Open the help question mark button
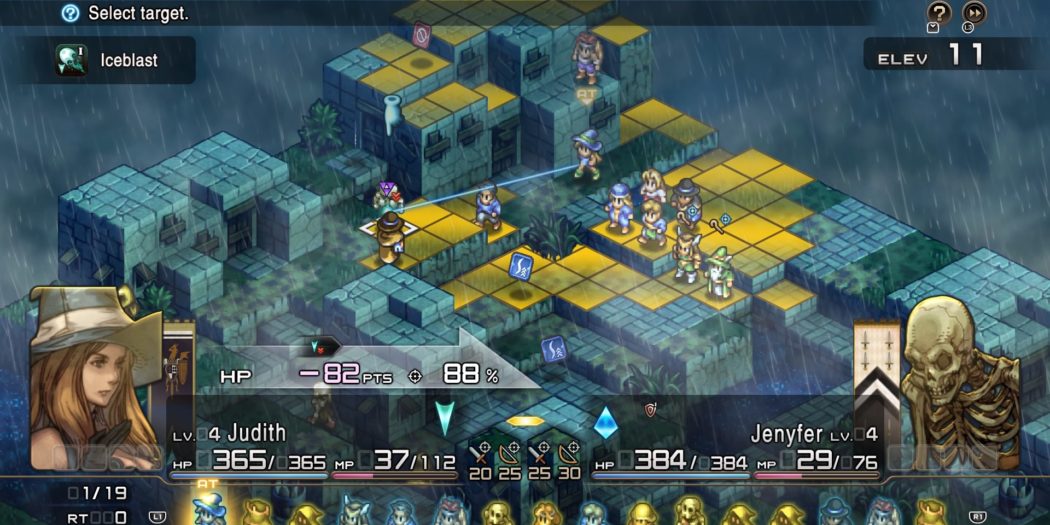 point(939,13)
